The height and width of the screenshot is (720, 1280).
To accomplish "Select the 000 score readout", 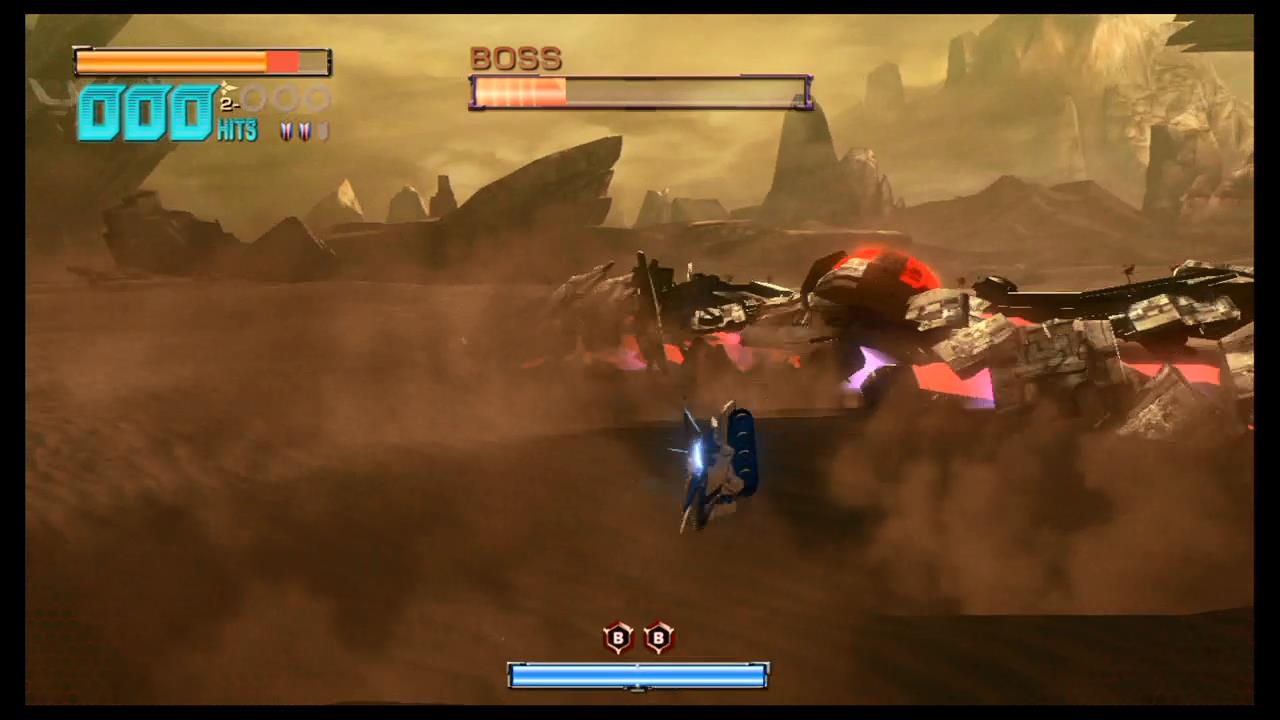I will click(145, 112).
